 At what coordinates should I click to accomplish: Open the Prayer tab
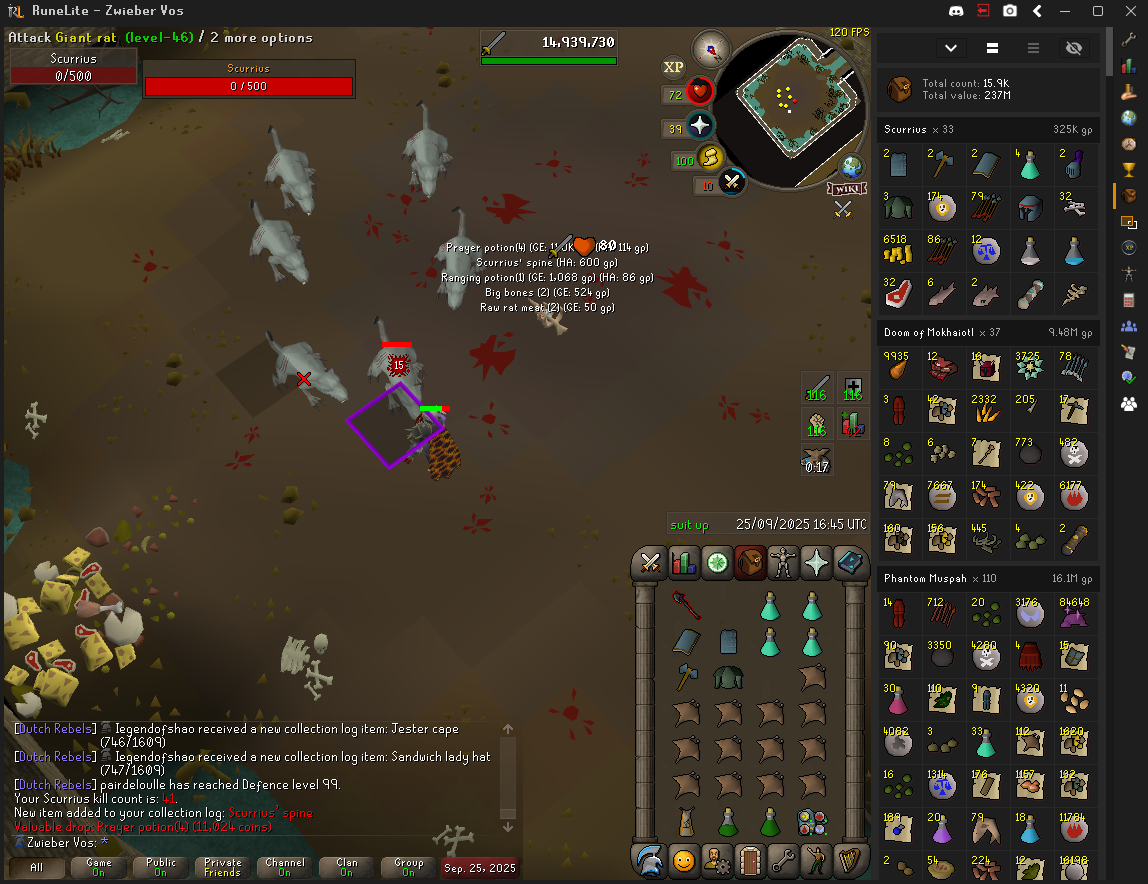coord(816,563)
